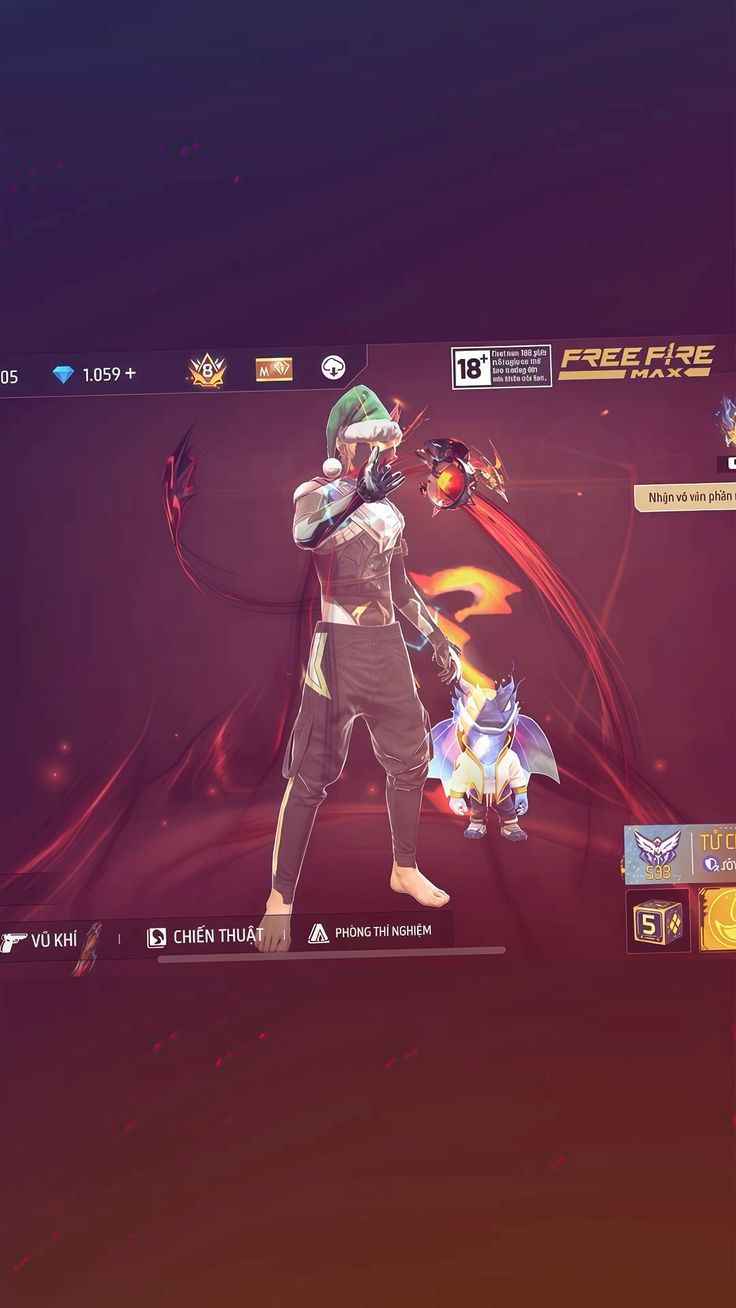
Task: Enter Phòng Thí Nghiệm laboratory
Action: click(x=370, y=932)
